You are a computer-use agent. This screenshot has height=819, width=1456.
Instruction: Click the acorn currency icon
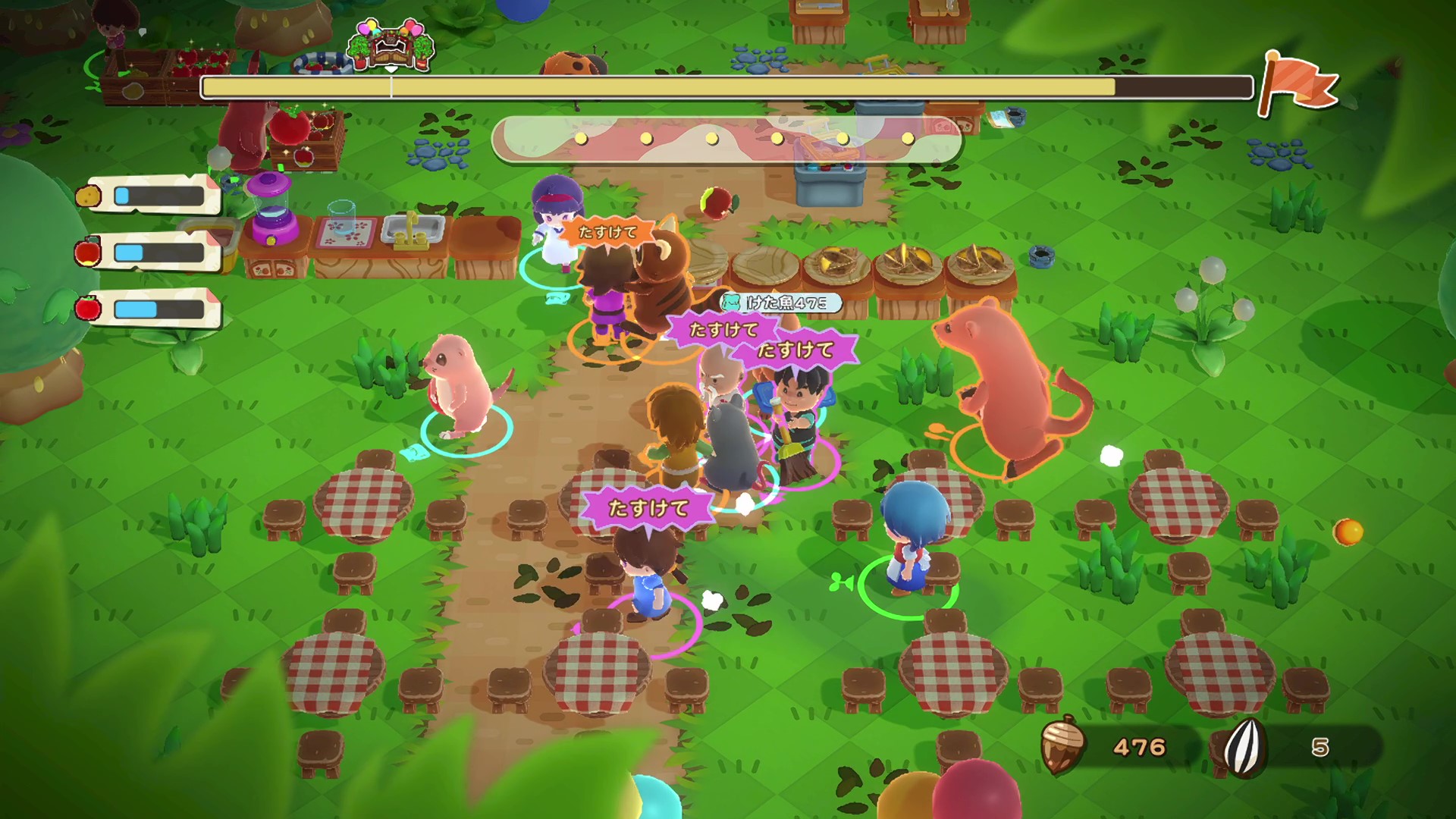click(x=1061, y=745)
